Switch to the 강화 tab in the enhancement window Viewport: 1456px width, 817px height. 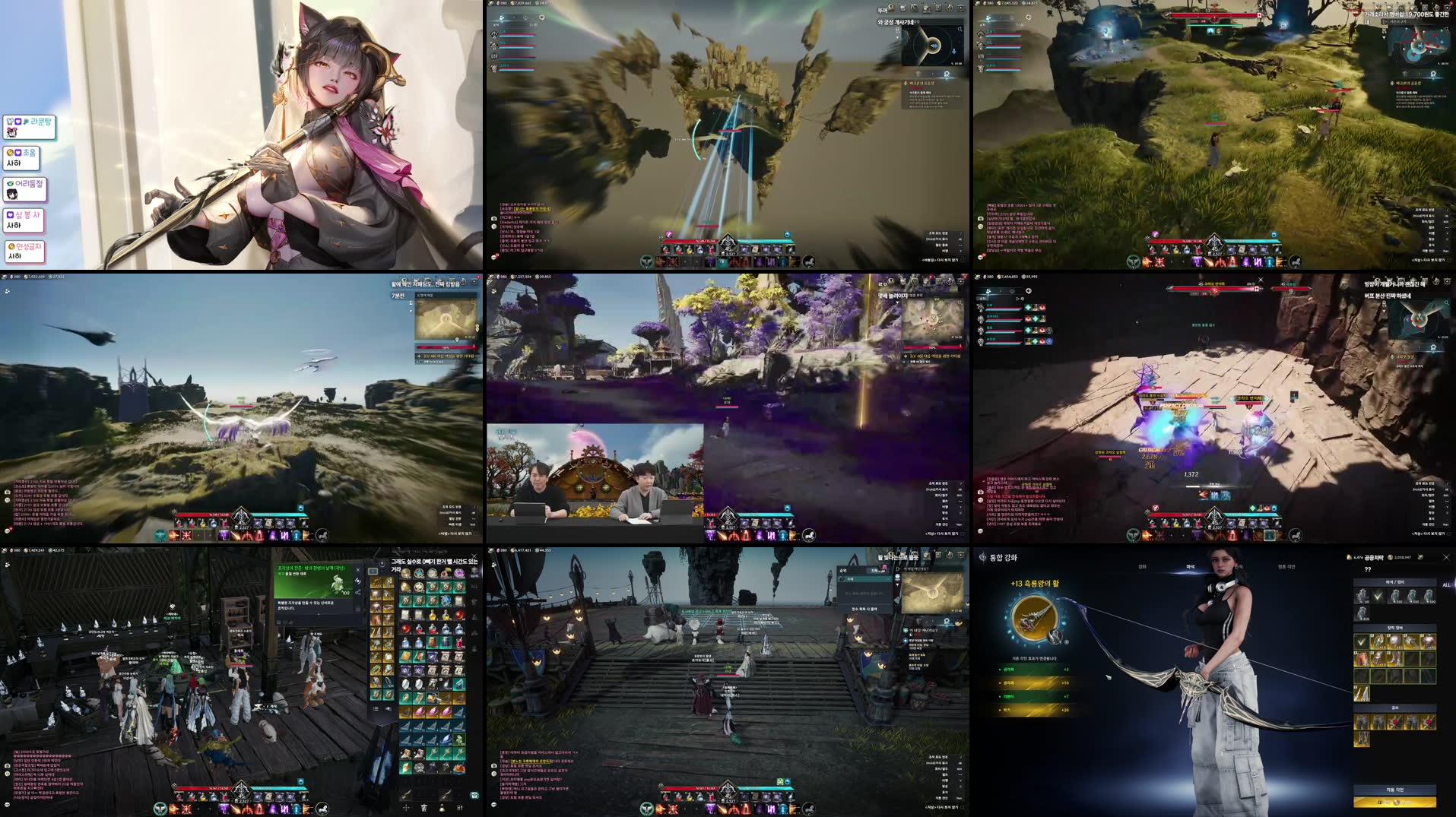click(1144, 567)
